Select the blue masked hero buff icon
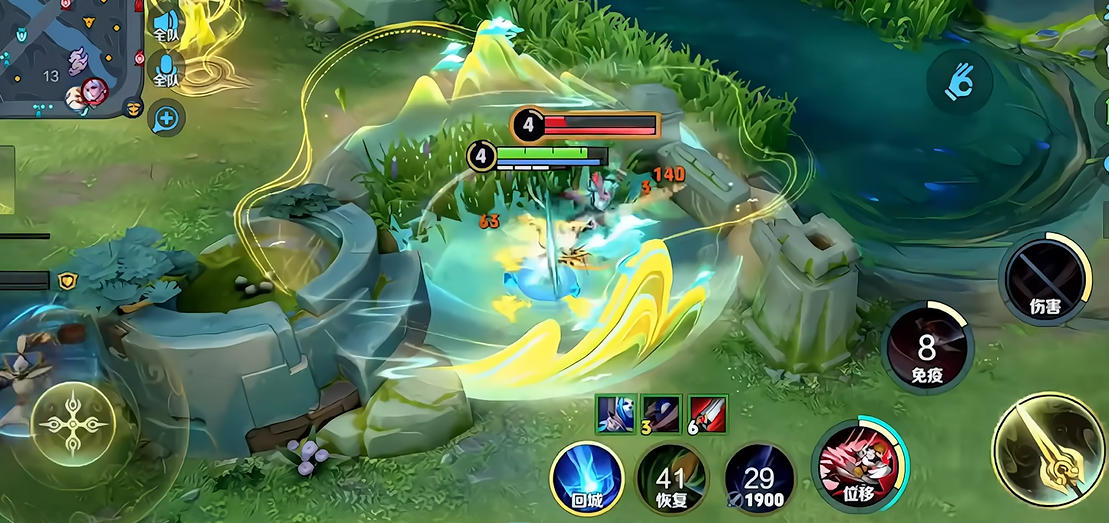1109x523 pixels. click(x=612, y=412)
